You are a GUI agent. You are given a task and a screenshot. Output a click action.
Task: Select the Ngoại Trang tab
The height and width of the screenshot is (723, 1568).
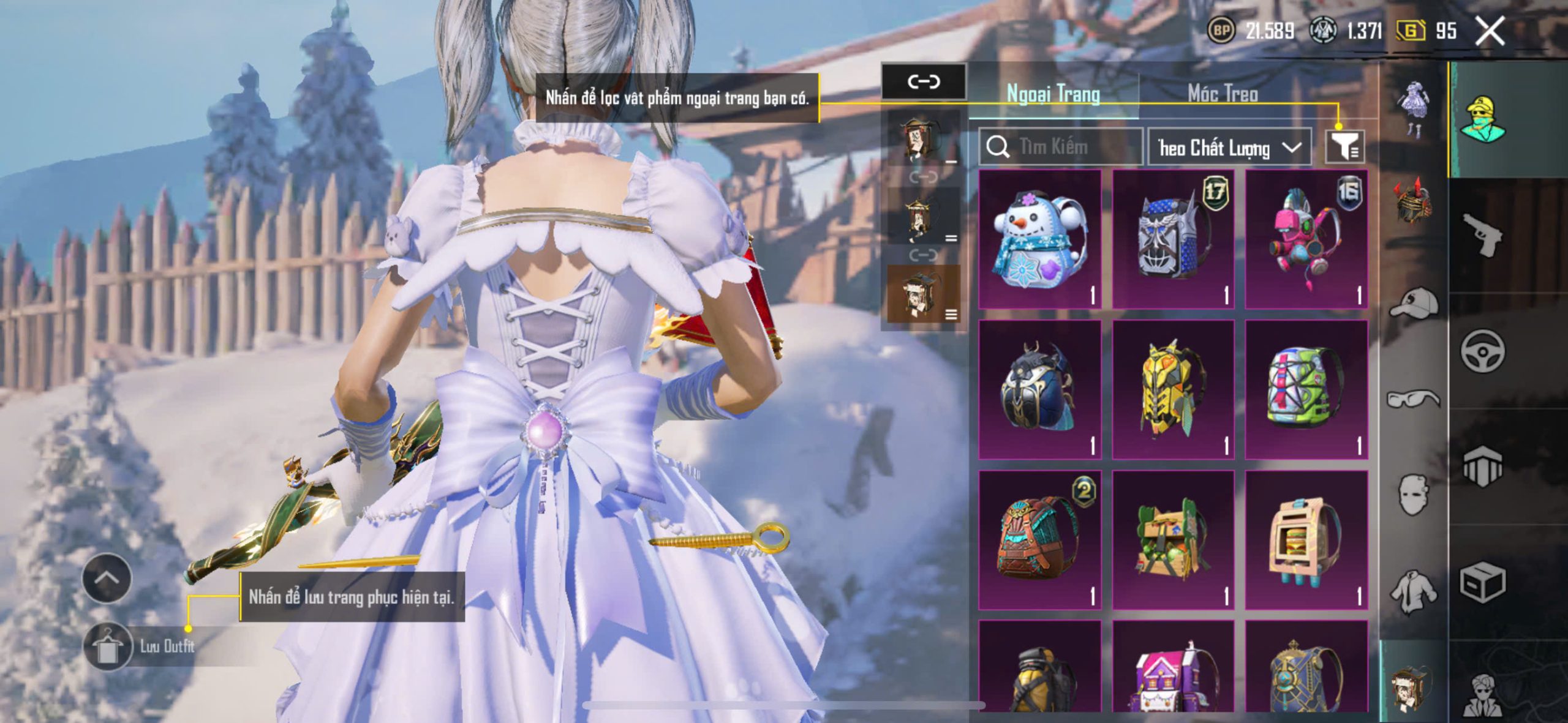1053,94
